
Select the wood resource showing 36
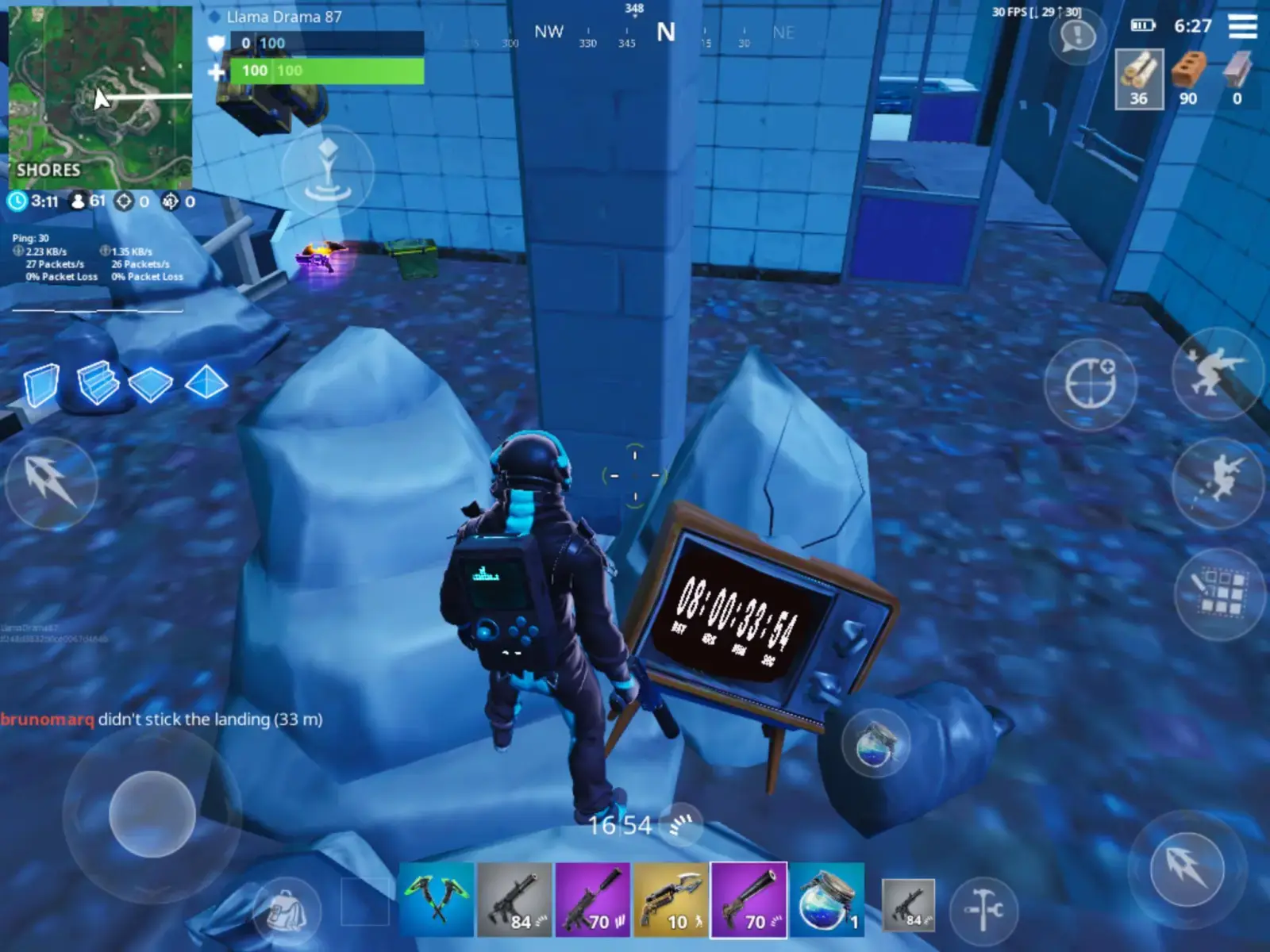point(1138,75)
